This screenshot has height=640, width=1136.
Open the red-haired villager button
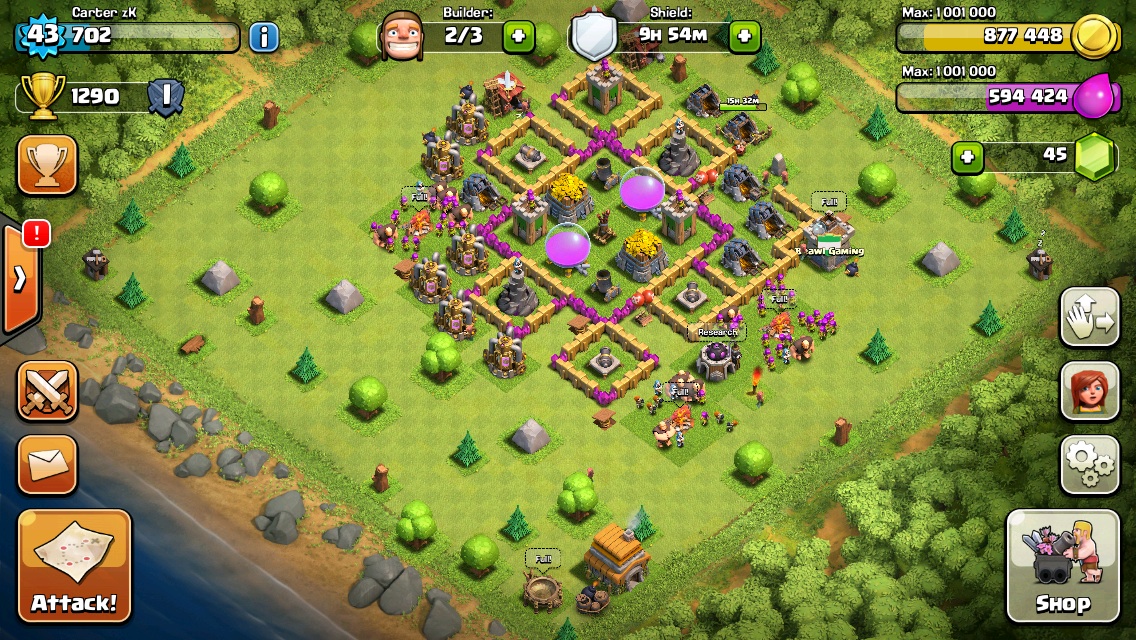1089,391
